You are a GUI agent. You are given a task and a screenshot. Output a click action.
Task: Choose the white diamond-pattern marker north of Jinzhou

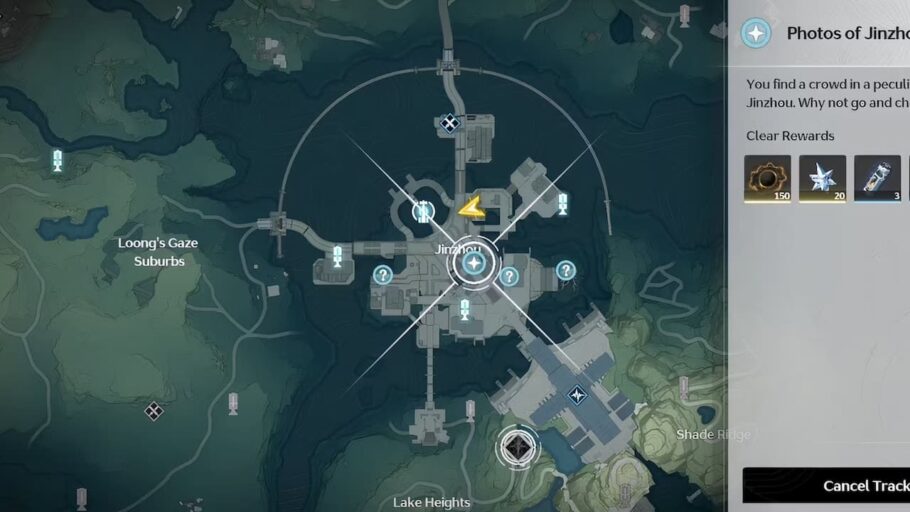450,123
